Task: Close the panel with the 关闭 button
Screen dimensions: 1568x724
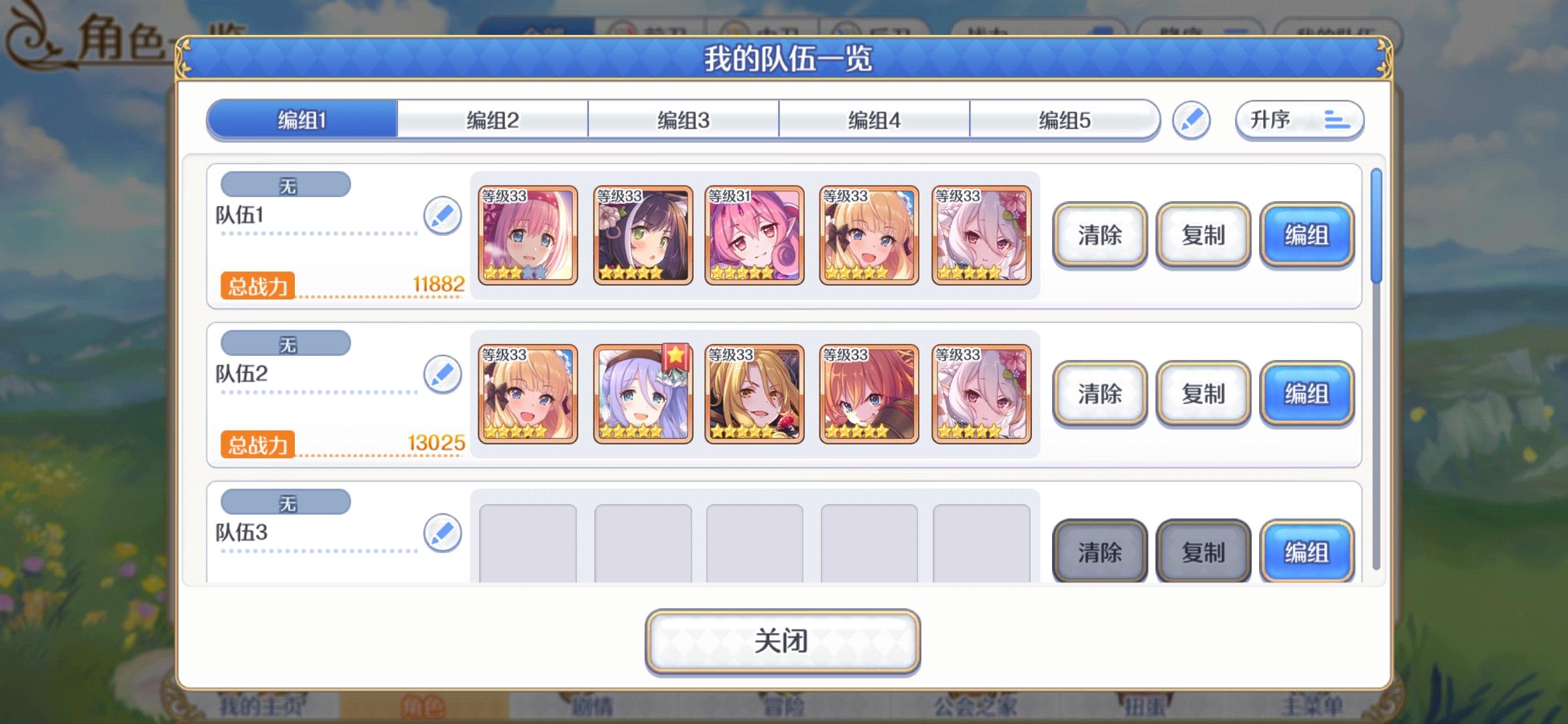Action: (782, 640)
